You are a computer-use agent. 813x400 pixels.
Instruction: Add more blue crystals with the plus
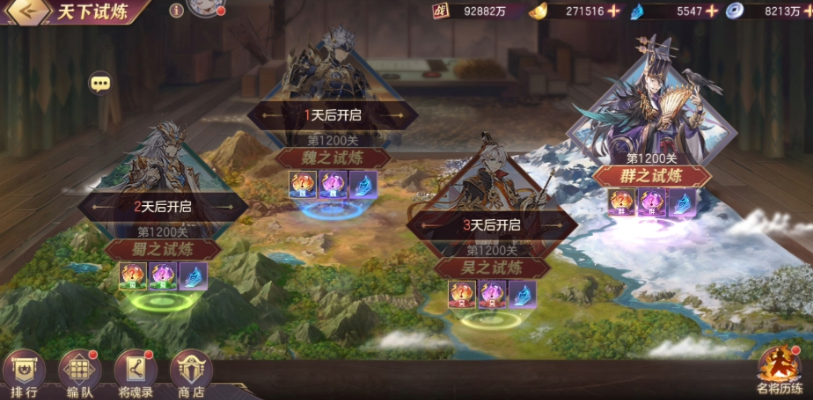(711, 11)
